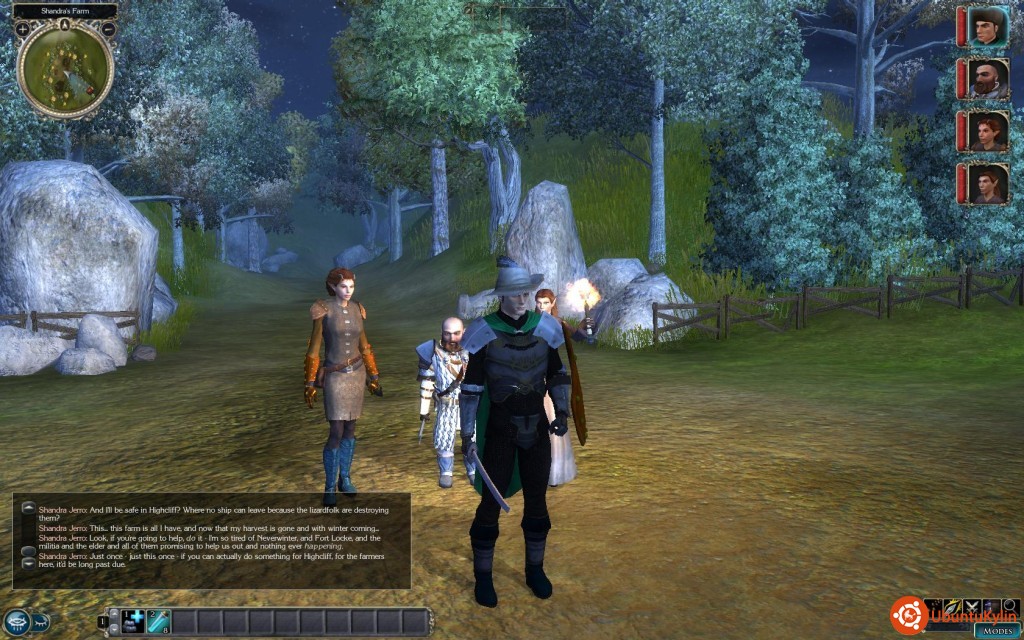
Task: Click the closed eye icon button
Action: [x=39, y=621]
